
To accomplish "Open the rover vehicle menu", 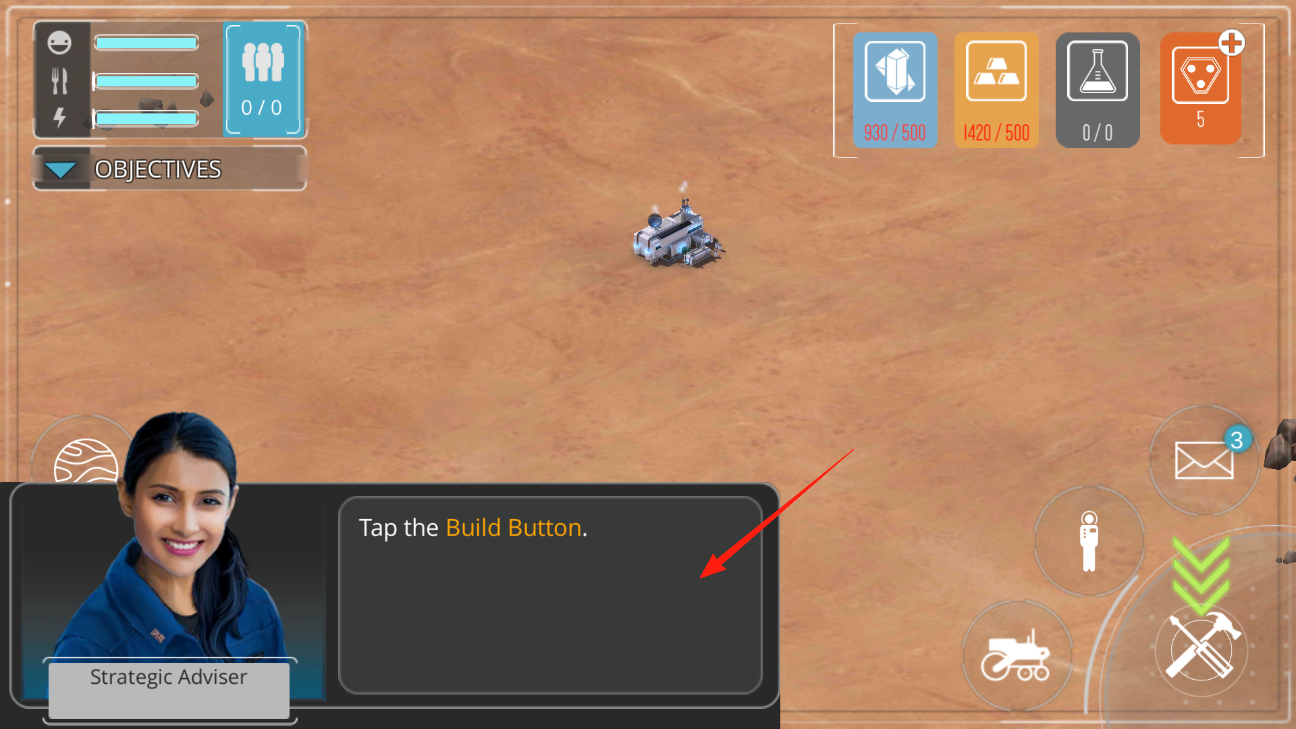I will [1016, 656].
